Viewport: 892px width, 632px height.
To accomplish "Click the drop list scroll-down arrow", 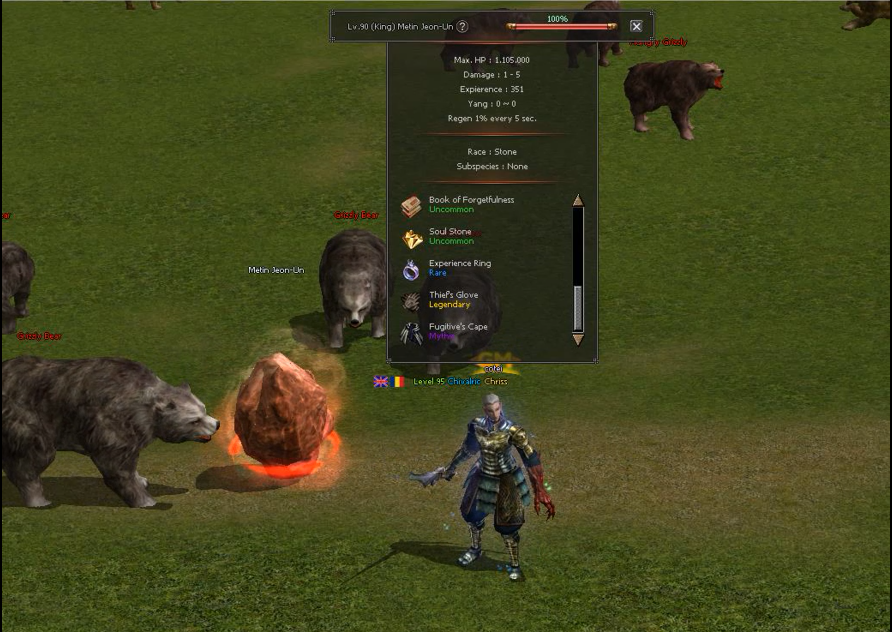I will 578,340.
